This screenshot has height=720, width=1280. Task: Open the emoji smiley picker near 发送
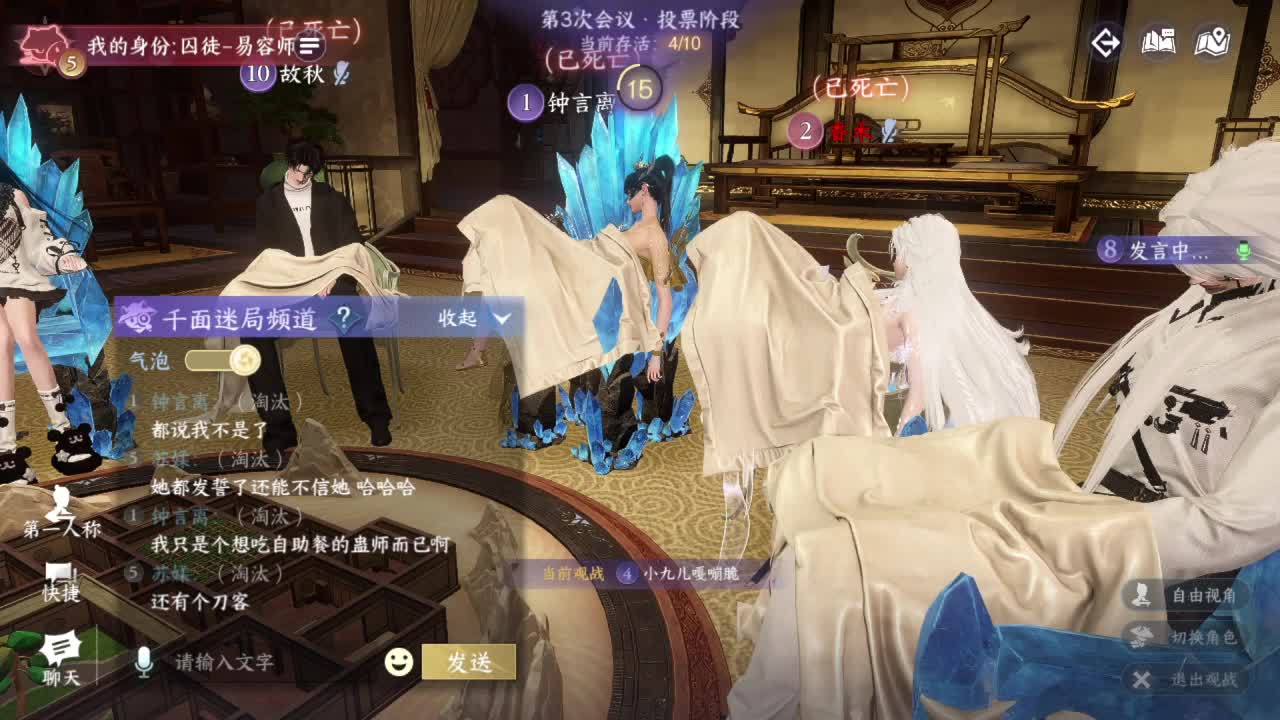[397, 659]
